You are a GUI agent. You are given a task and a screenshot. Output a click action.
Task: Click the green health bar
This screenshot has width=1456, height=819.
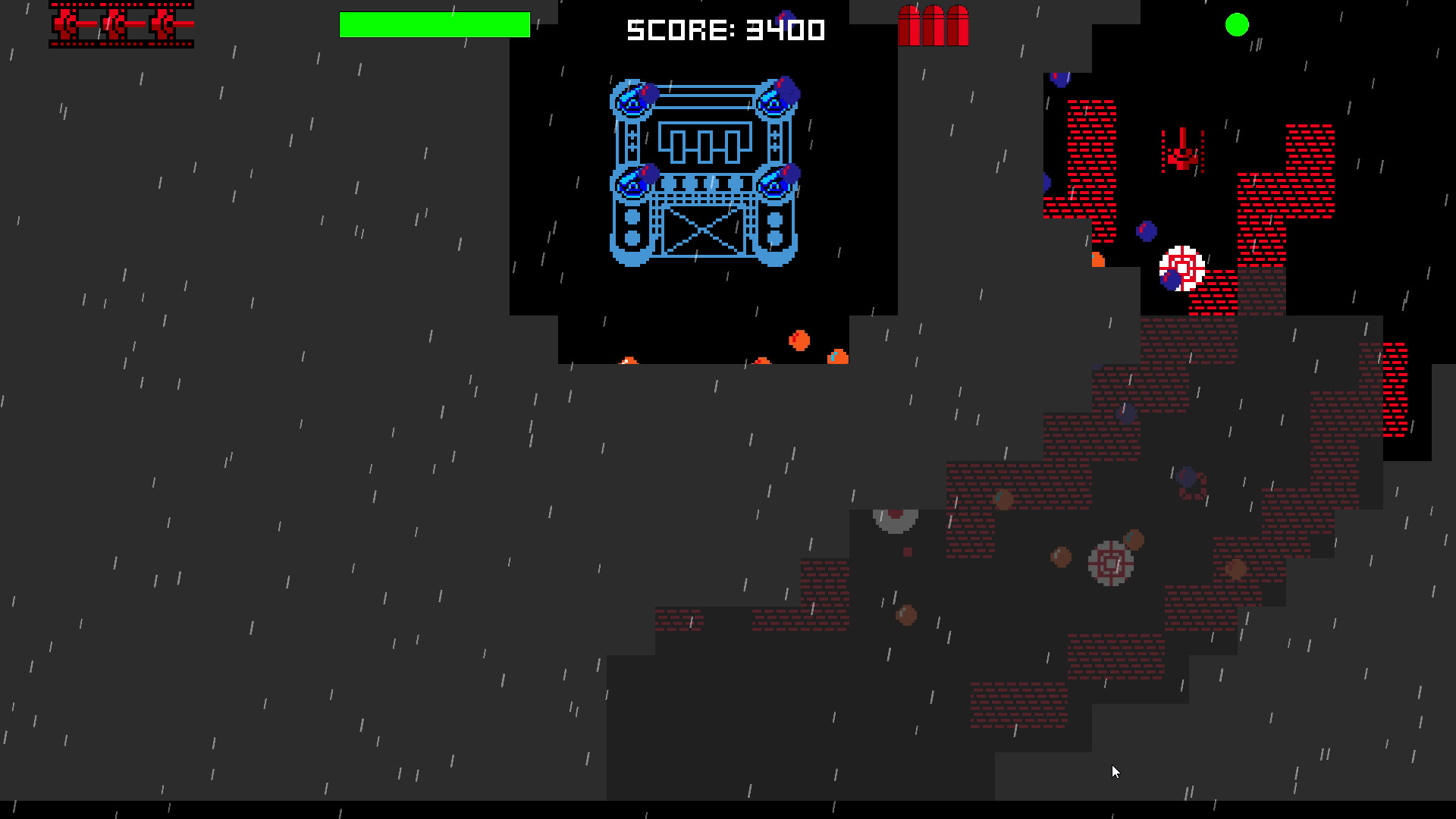tap(435, 25)
